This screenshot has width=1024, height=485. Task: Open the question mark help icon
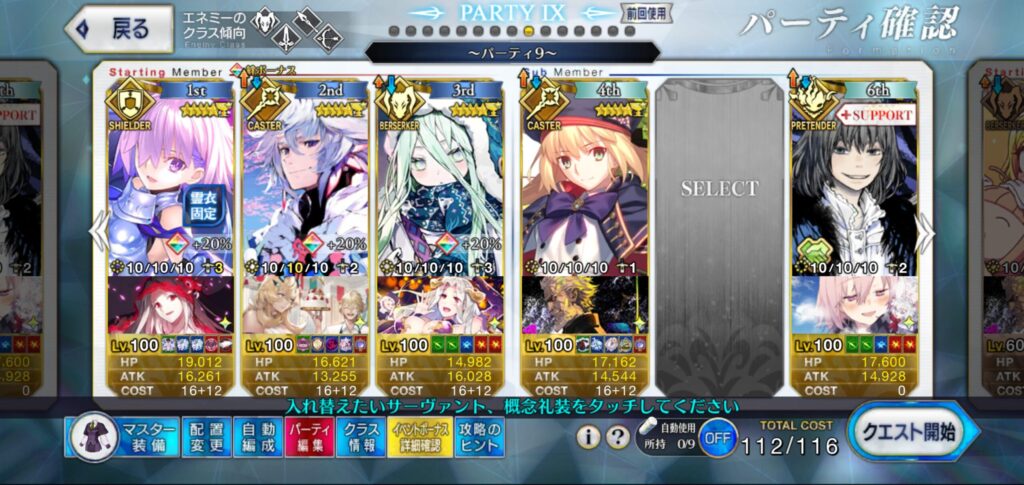616,437
